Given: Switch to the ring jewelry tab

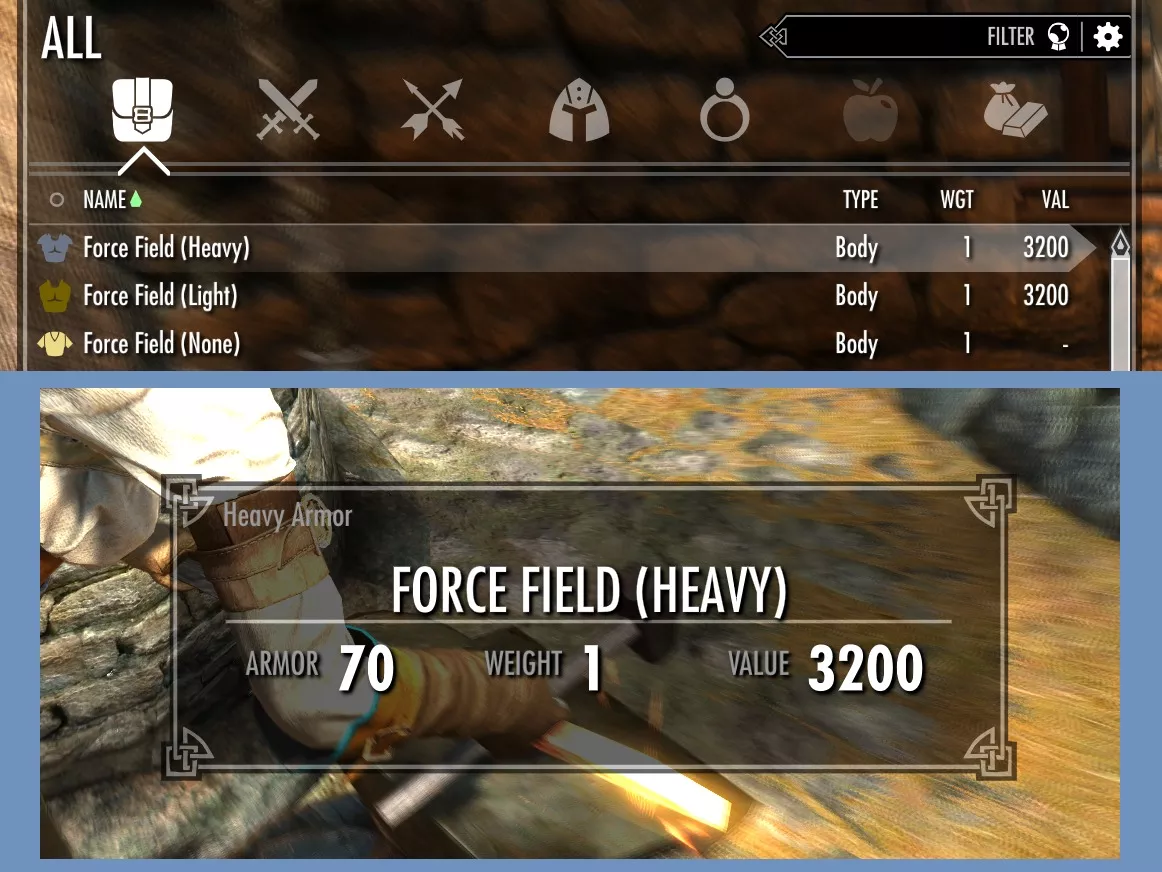Looking at the screenshot, I should click(x=724, y=112).
